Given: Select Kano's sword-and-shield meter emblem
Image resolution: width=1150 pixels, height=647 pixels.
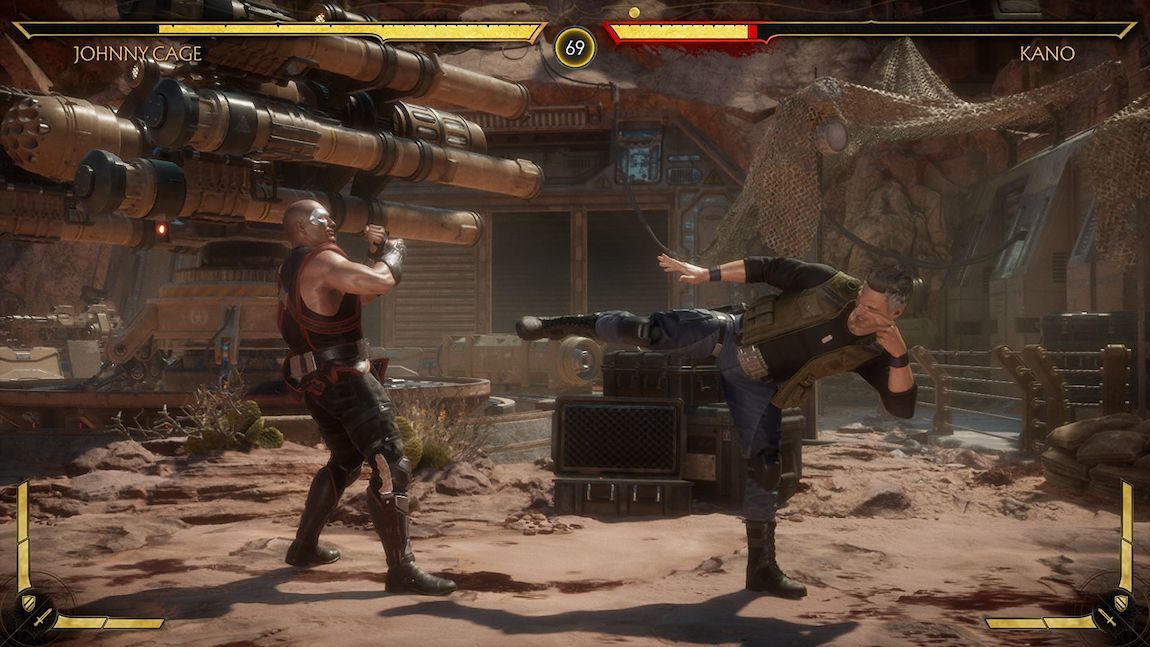Looking at the screenshot, I should 1115,610.
